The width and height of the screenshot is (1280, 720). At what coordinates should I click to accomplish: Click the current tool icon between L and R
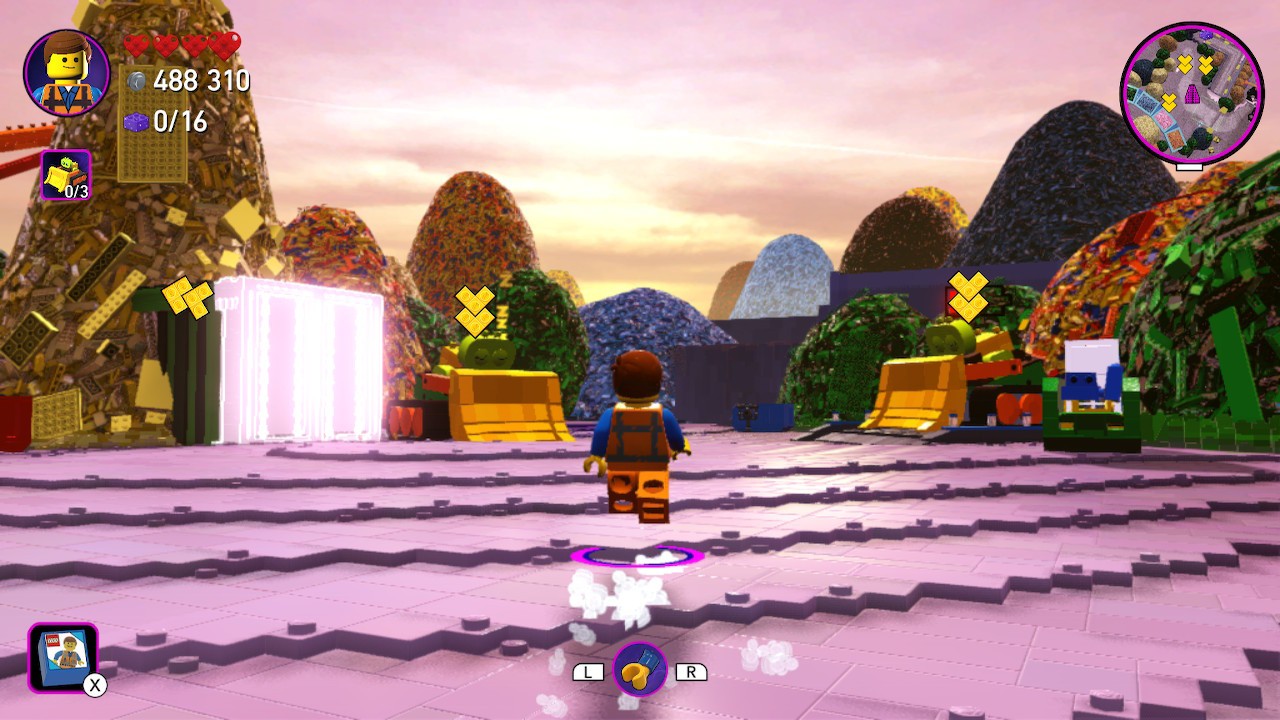pyautogui.click(x=641, y=670)
